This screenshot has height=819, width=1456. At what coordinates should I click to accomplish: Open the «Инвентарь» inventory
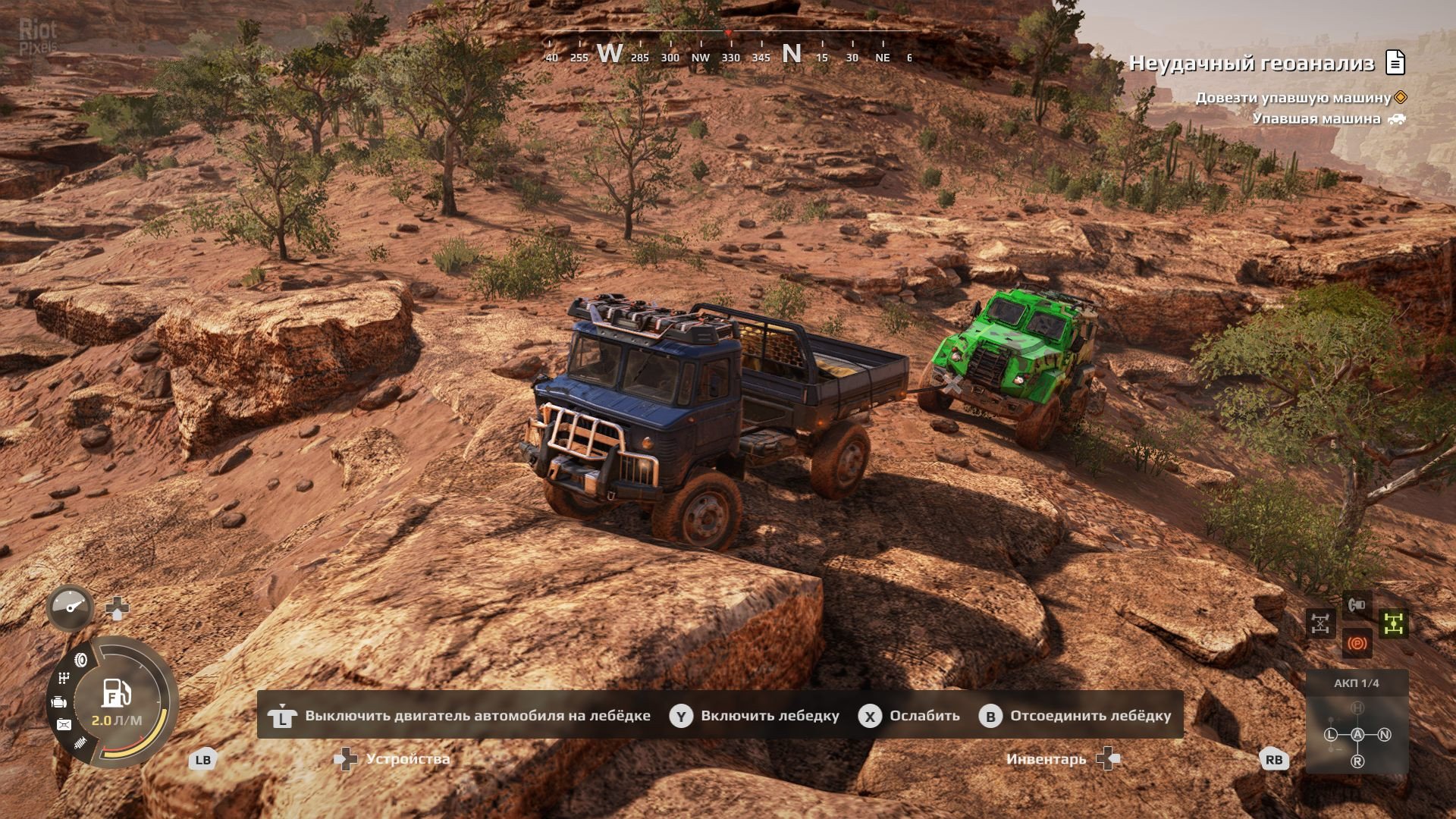tap(1046, 759)
